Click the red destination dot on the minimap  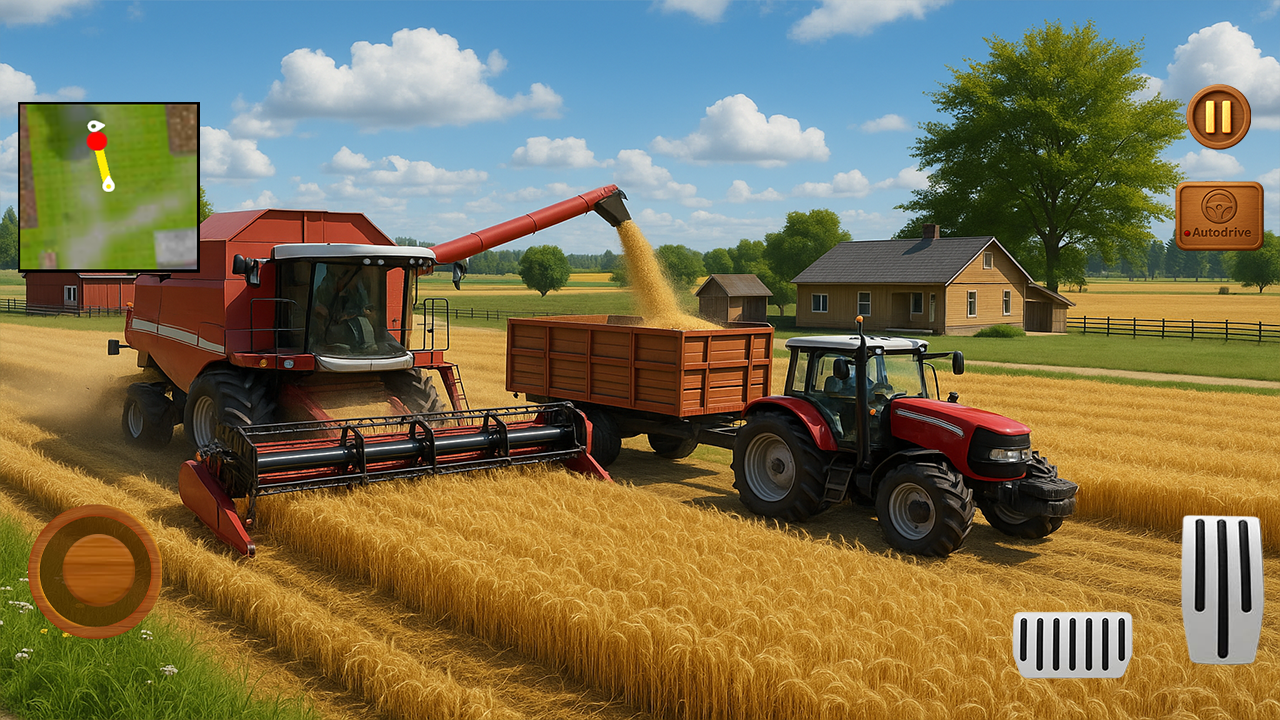[x=97, y=141]
